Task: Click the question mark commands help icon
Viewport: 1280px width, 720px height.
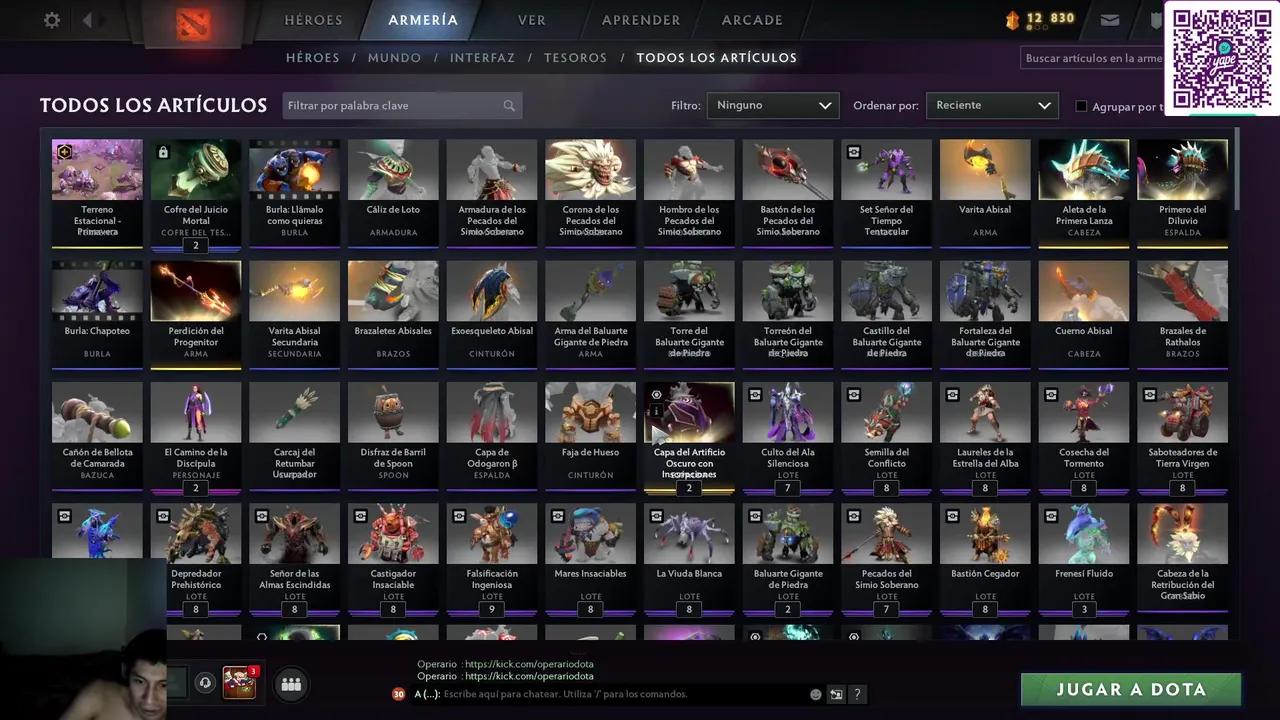Action: click(857, 694)
